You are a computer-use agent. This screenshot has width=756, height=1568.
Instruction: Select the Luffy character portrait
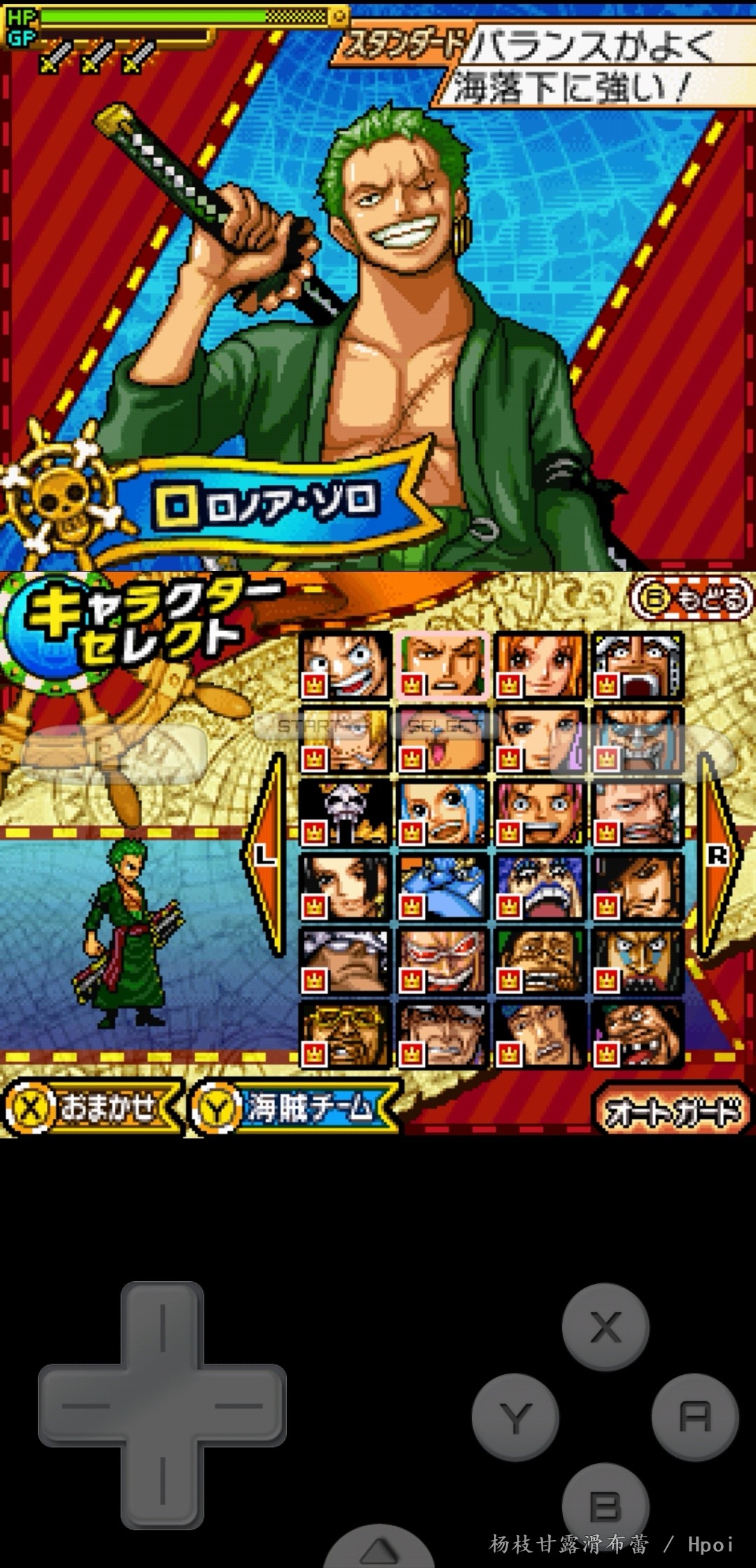(344, 665)
